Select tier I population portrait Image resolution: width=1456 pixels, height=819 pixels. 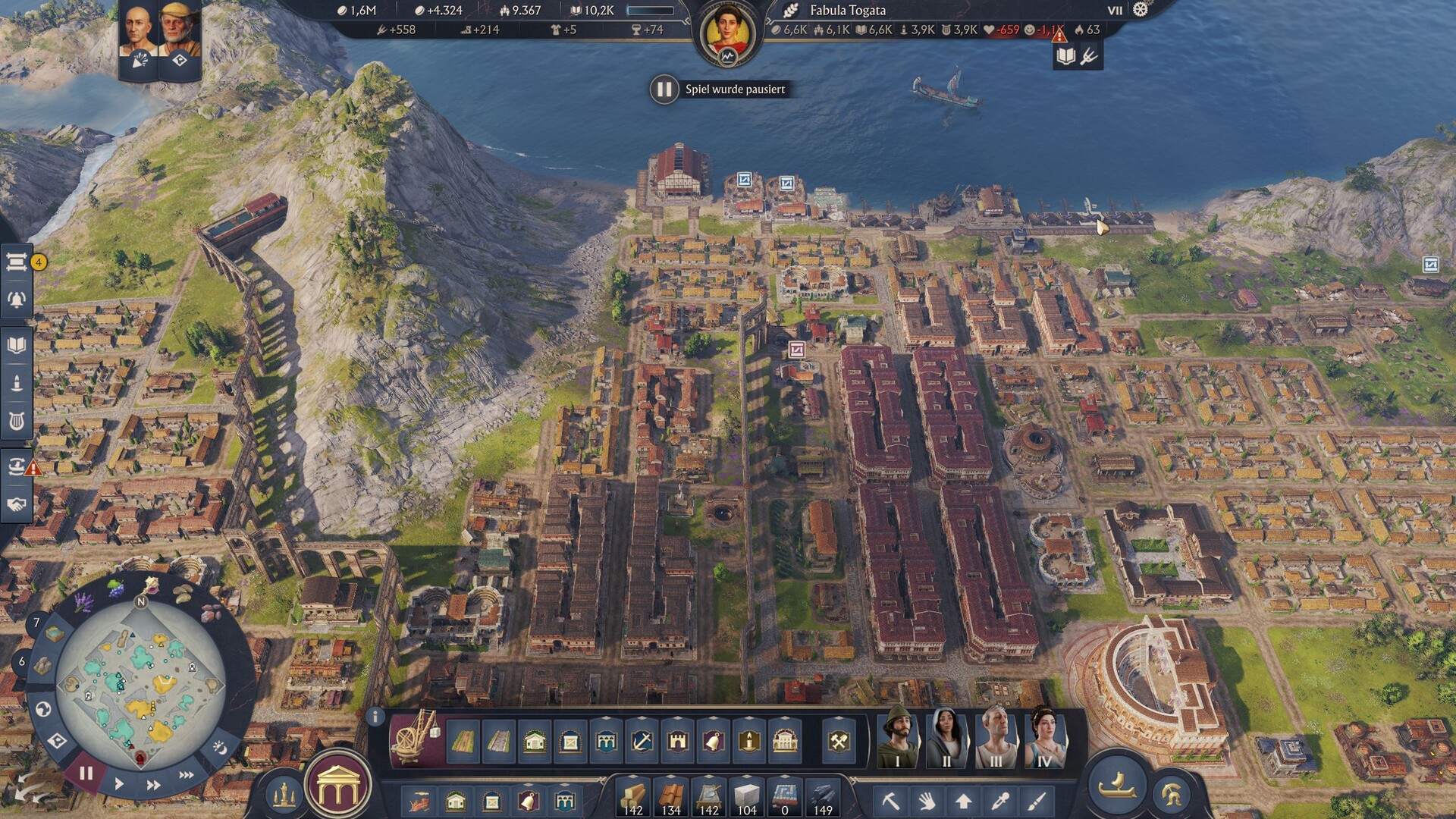898,738
